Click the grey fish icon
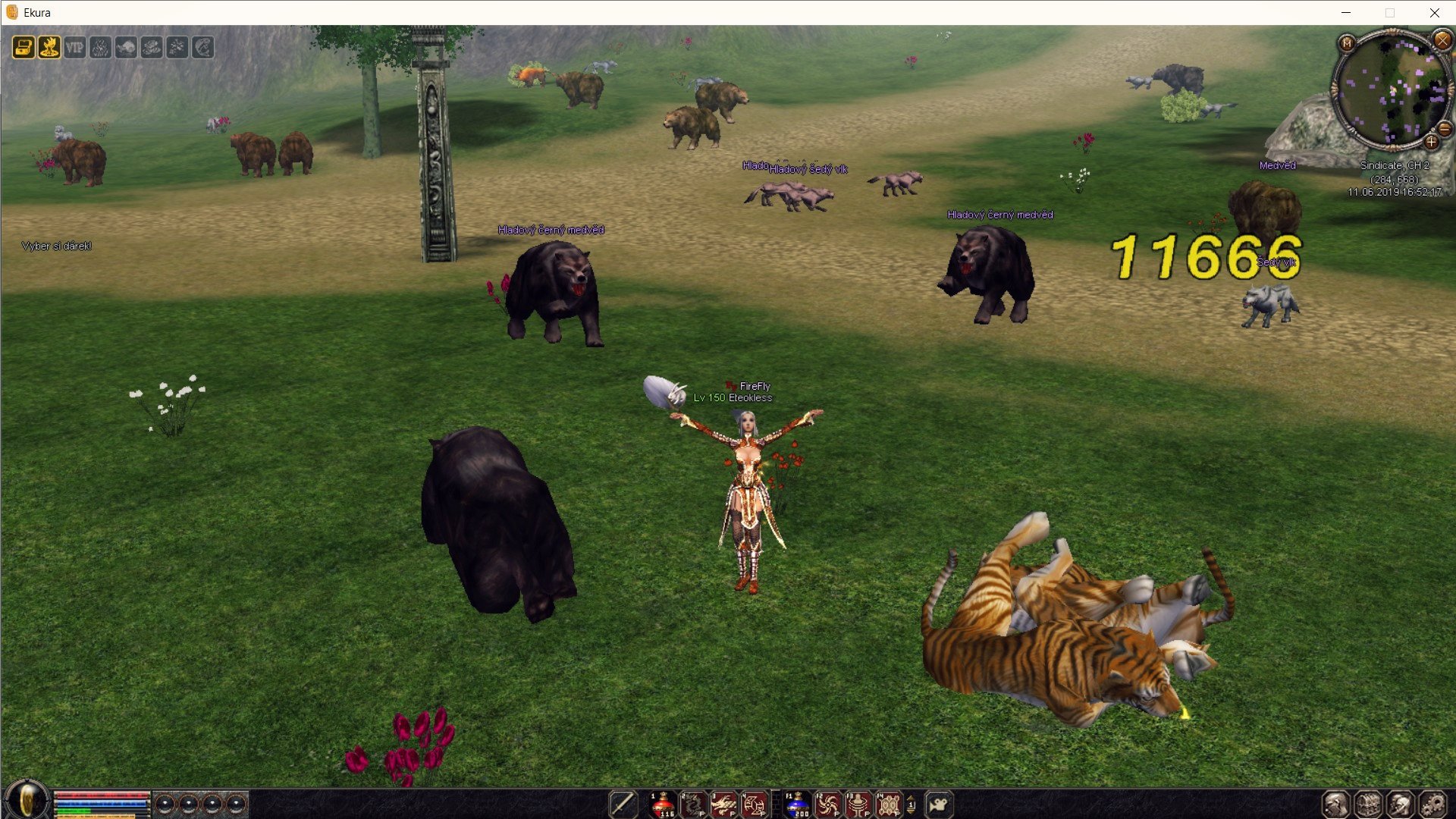This screenshot has width=1456, height=819. pos(126,48)
